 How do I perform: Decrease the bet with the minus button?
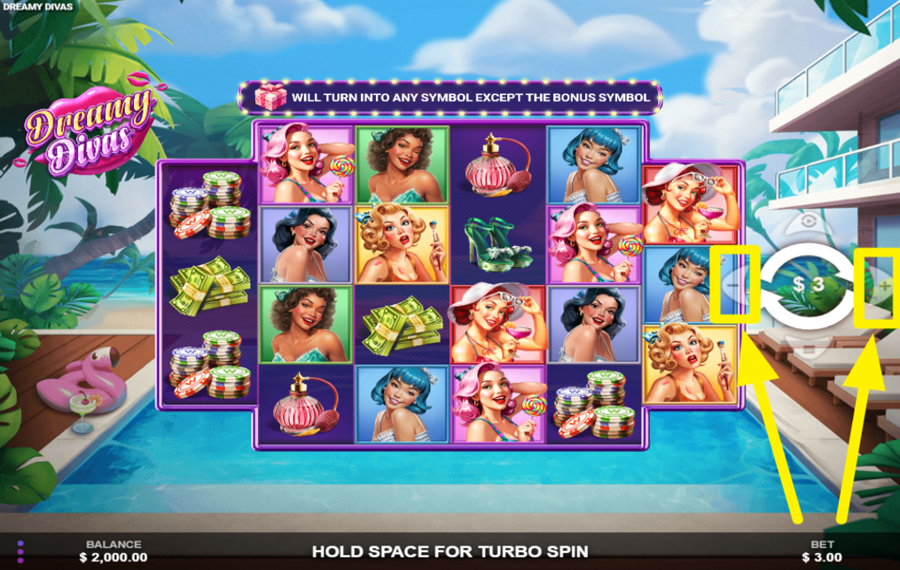pyautogui.click(x=734, y=286)
